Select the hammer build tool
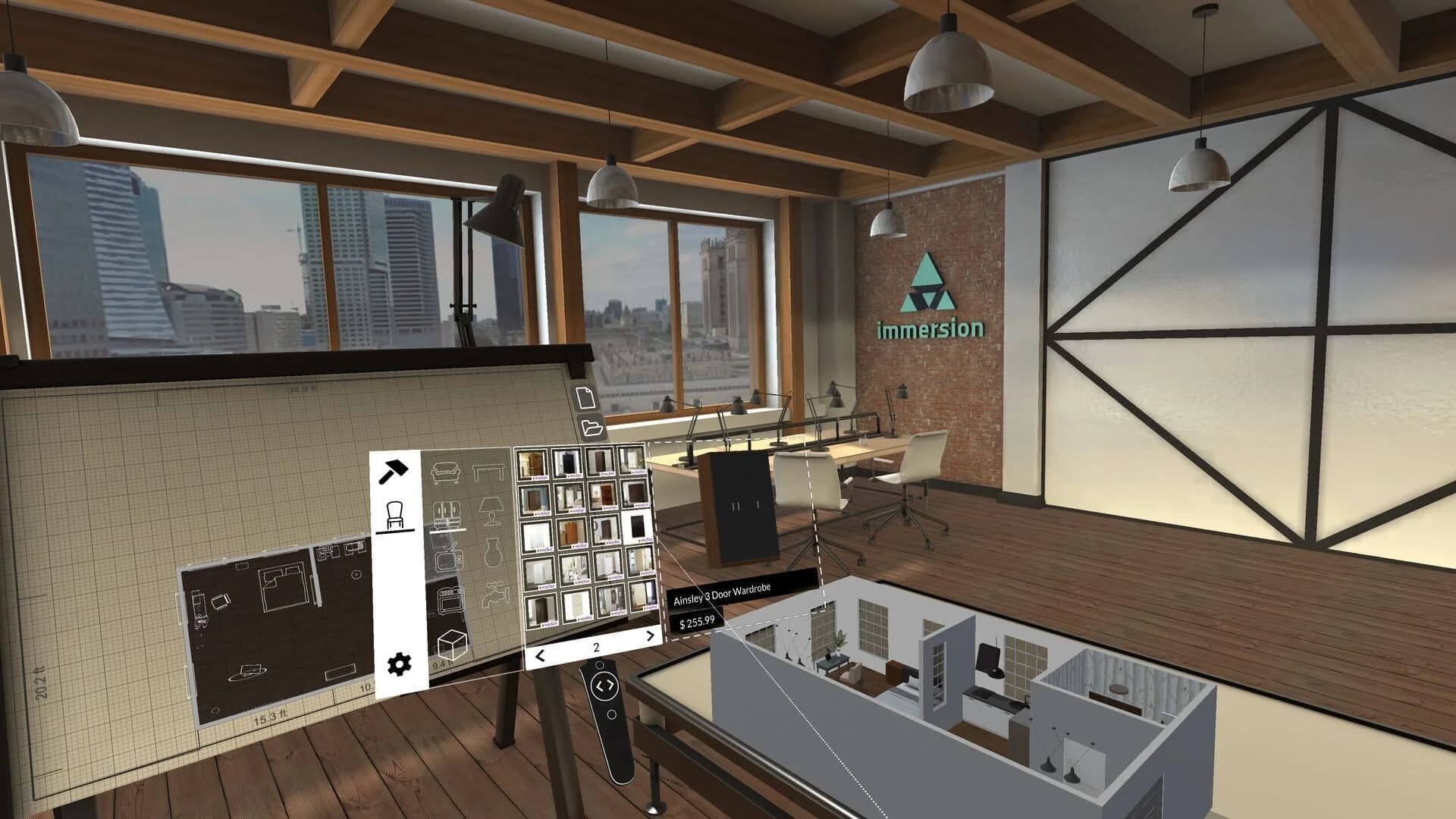The width and height of the screenshot is (1456, 819). [x=394, y=472]
